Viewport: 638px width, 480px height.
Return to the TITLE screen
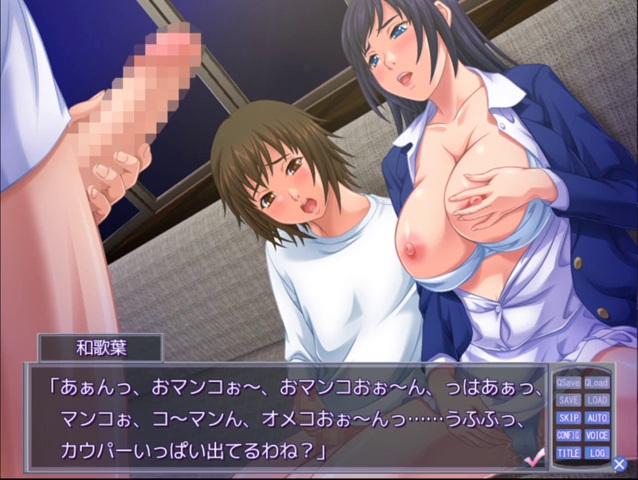pos(568,453)
